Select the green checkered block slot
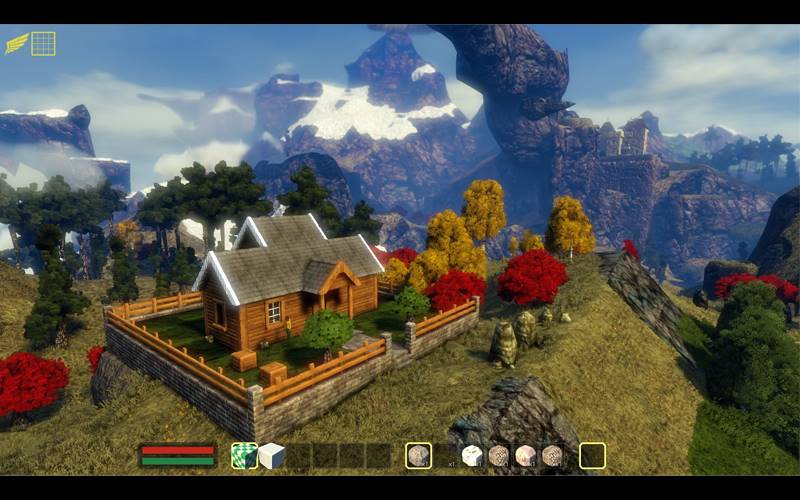 [244, 456]
